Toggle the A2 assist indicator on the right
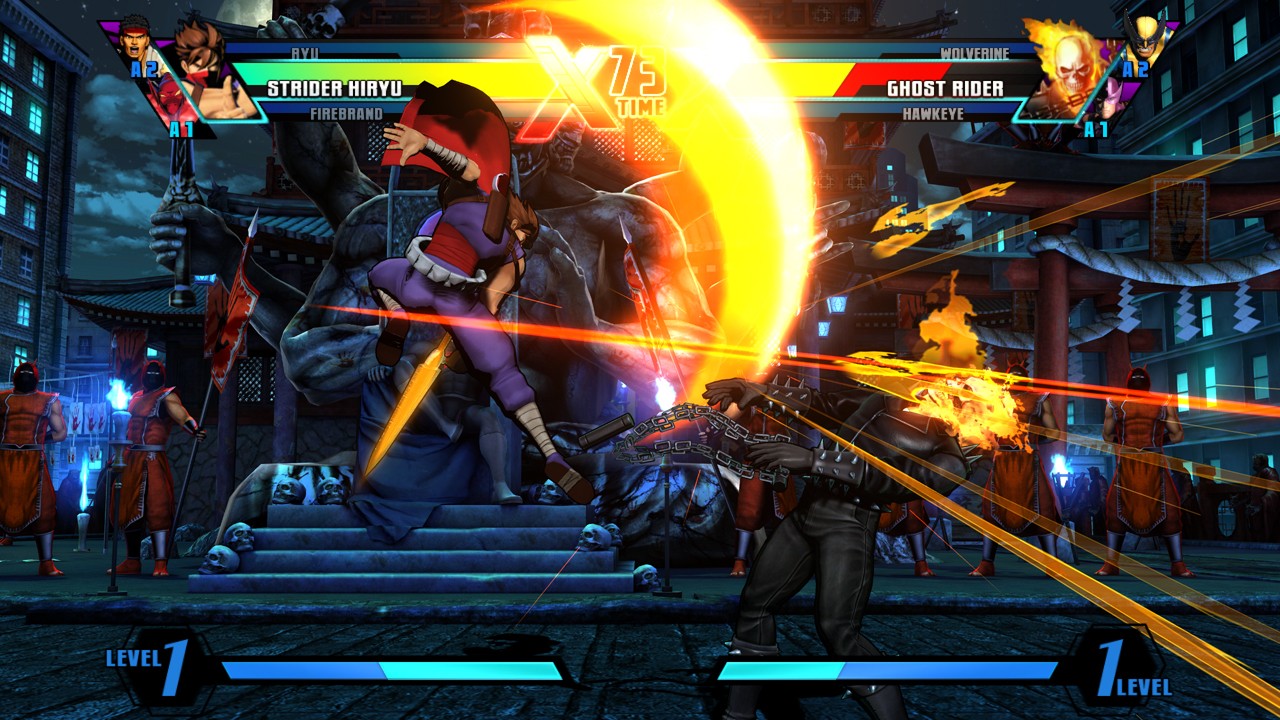 [1135, 69]
